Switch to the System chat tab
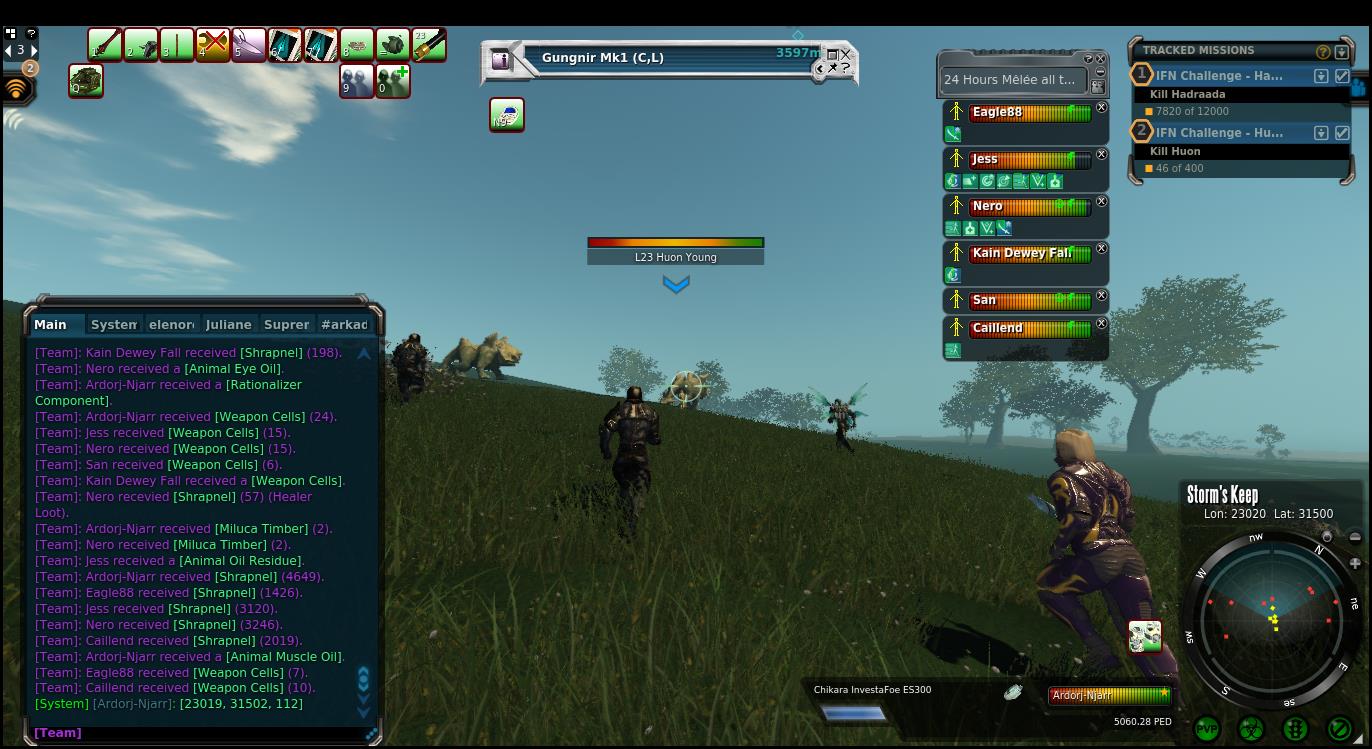 click(x=113, y=324)
